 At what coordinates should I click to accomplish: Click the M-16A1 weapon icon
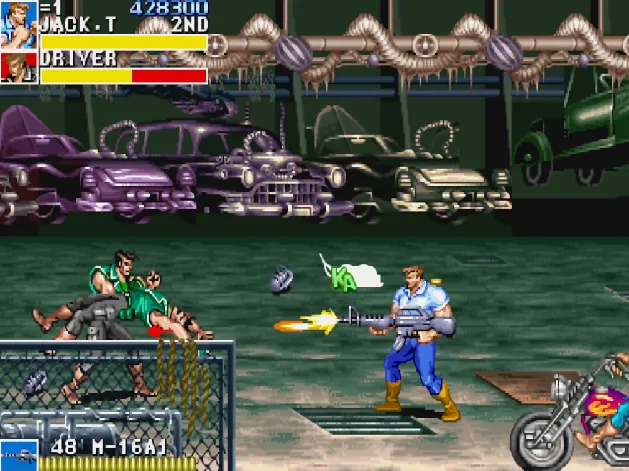click(x=18, y=455)
